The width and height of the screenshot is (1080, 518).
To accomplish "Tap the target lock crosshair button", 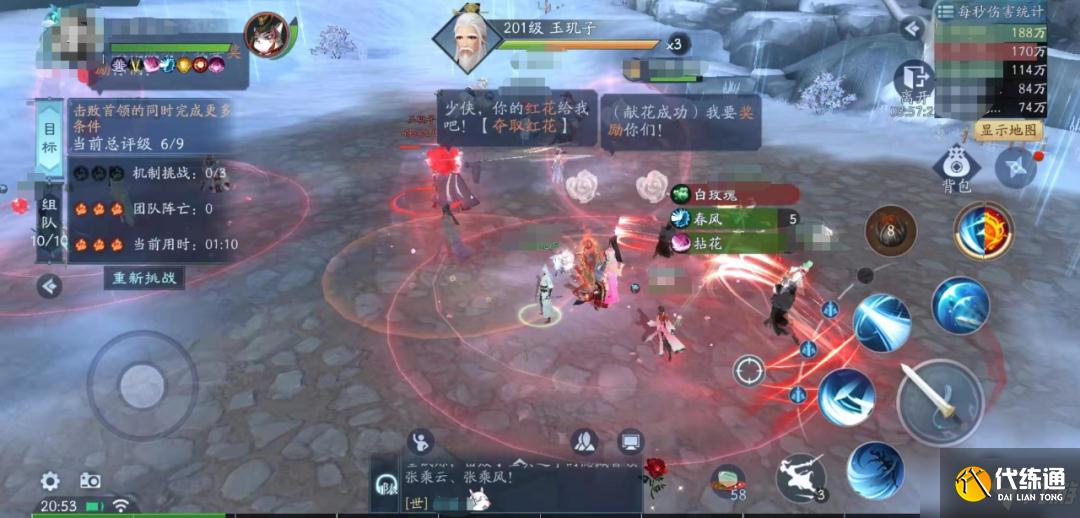I will click(x=748, y=371).
